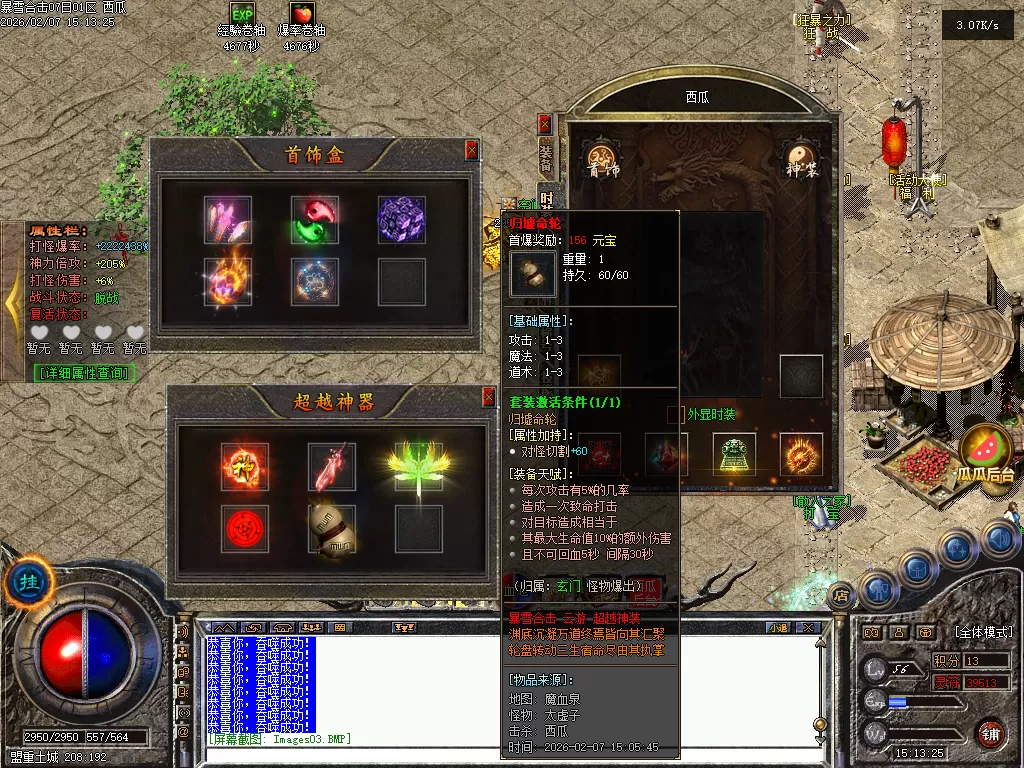This screenshot has height=768, width=1024.
Task: Select the gourd artifact in 超越神器
Action: pyautogui.click(x=332, y=529)
